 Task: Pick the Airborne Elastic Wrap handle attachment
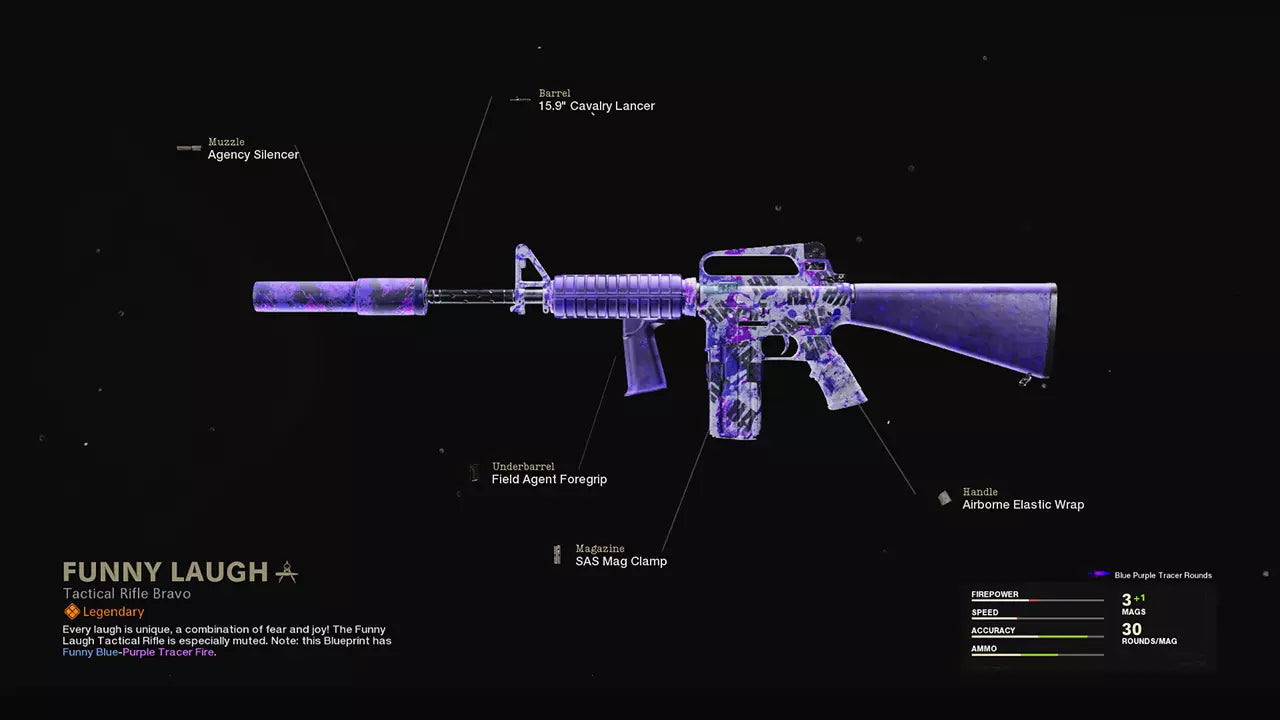[x=1022, y=505]
